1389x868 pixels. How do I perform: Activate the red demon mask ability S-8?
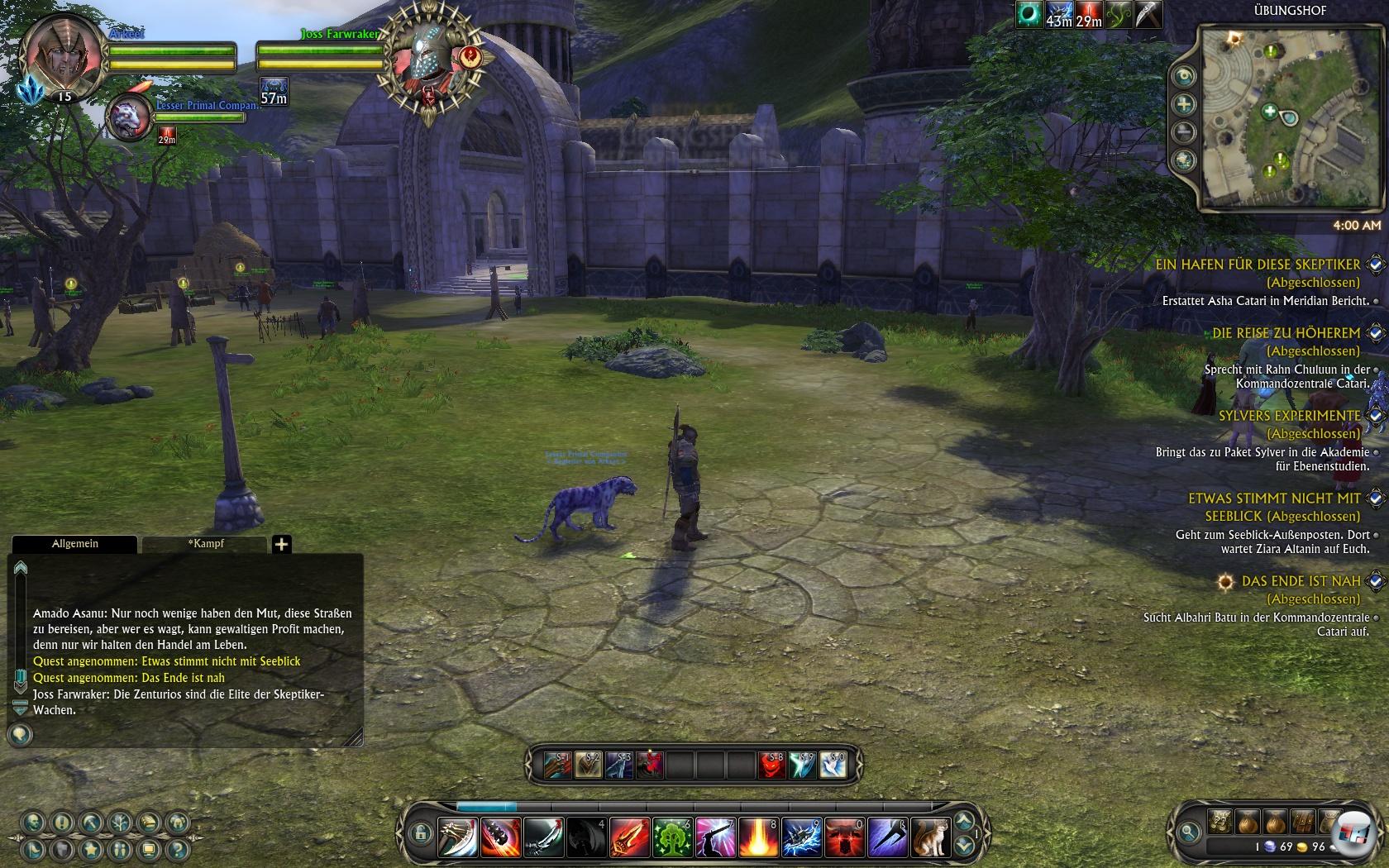771,765
